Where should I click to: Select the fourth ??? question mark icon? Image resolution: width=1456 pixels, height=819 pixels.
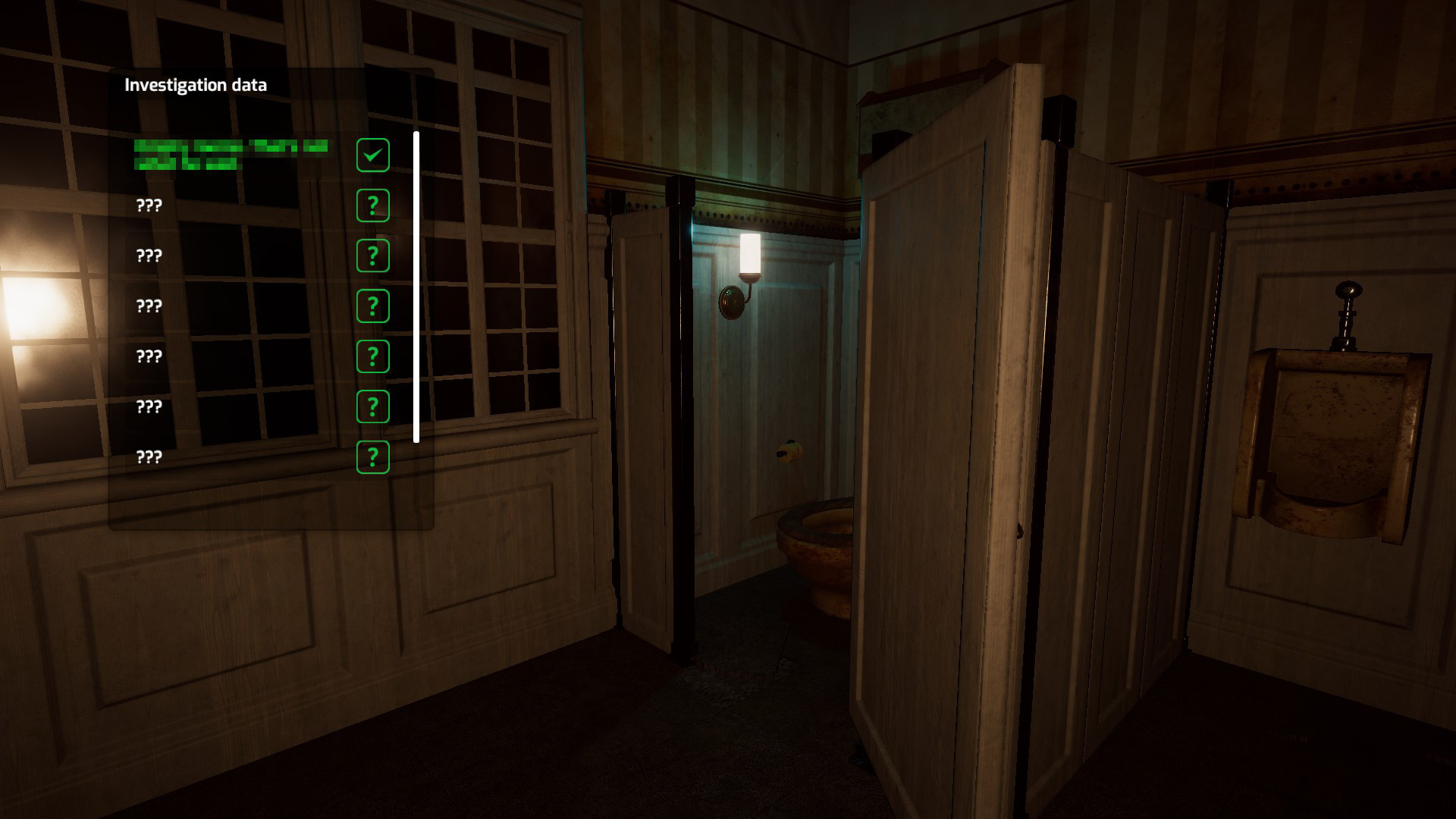pyautogui.click(x=372, y=355)
